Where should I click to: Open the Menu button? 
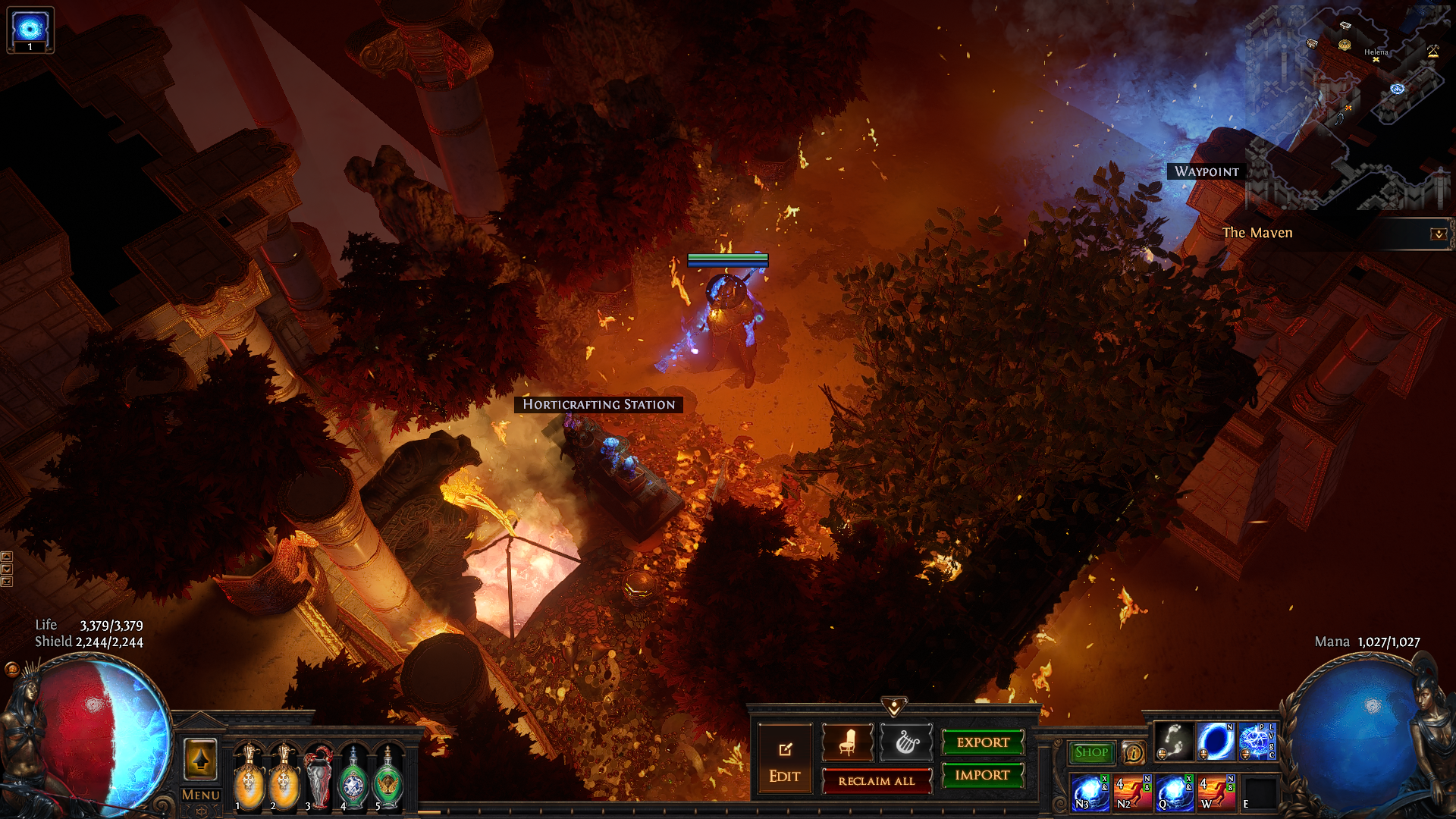[x=200, y=795]
